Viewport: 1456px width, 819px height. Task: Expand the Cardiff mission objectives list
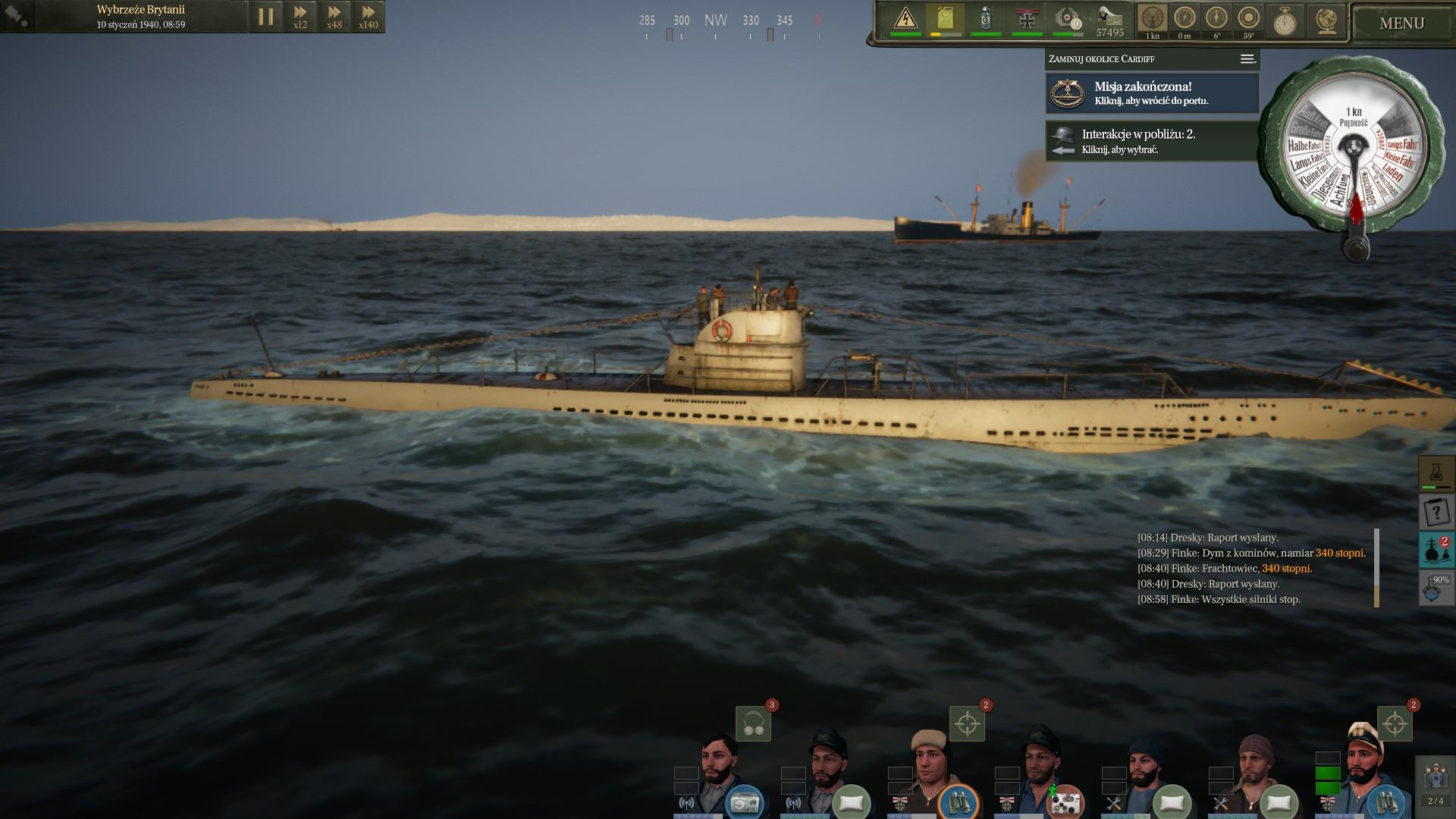click(x=1247, y=59)
